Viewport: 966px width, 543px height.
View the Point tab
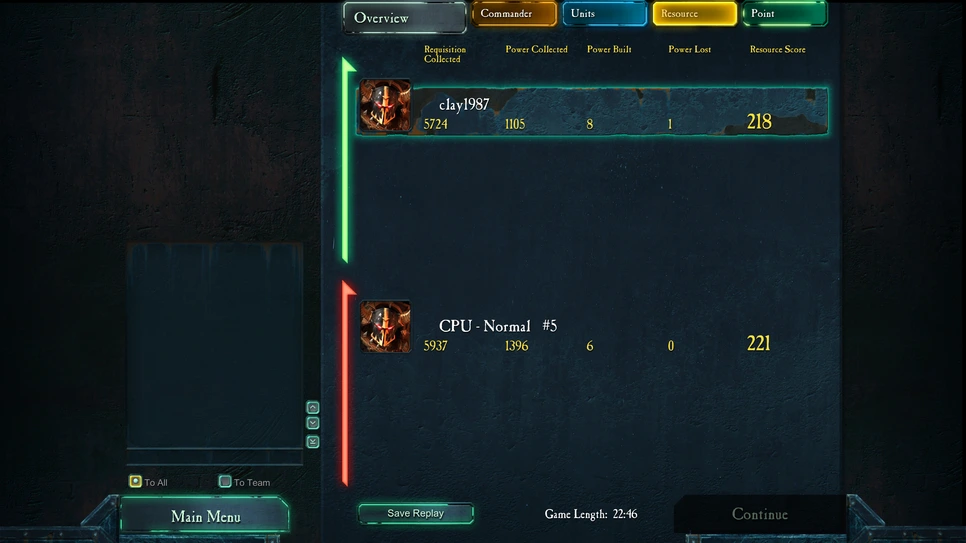pos(783,14)
